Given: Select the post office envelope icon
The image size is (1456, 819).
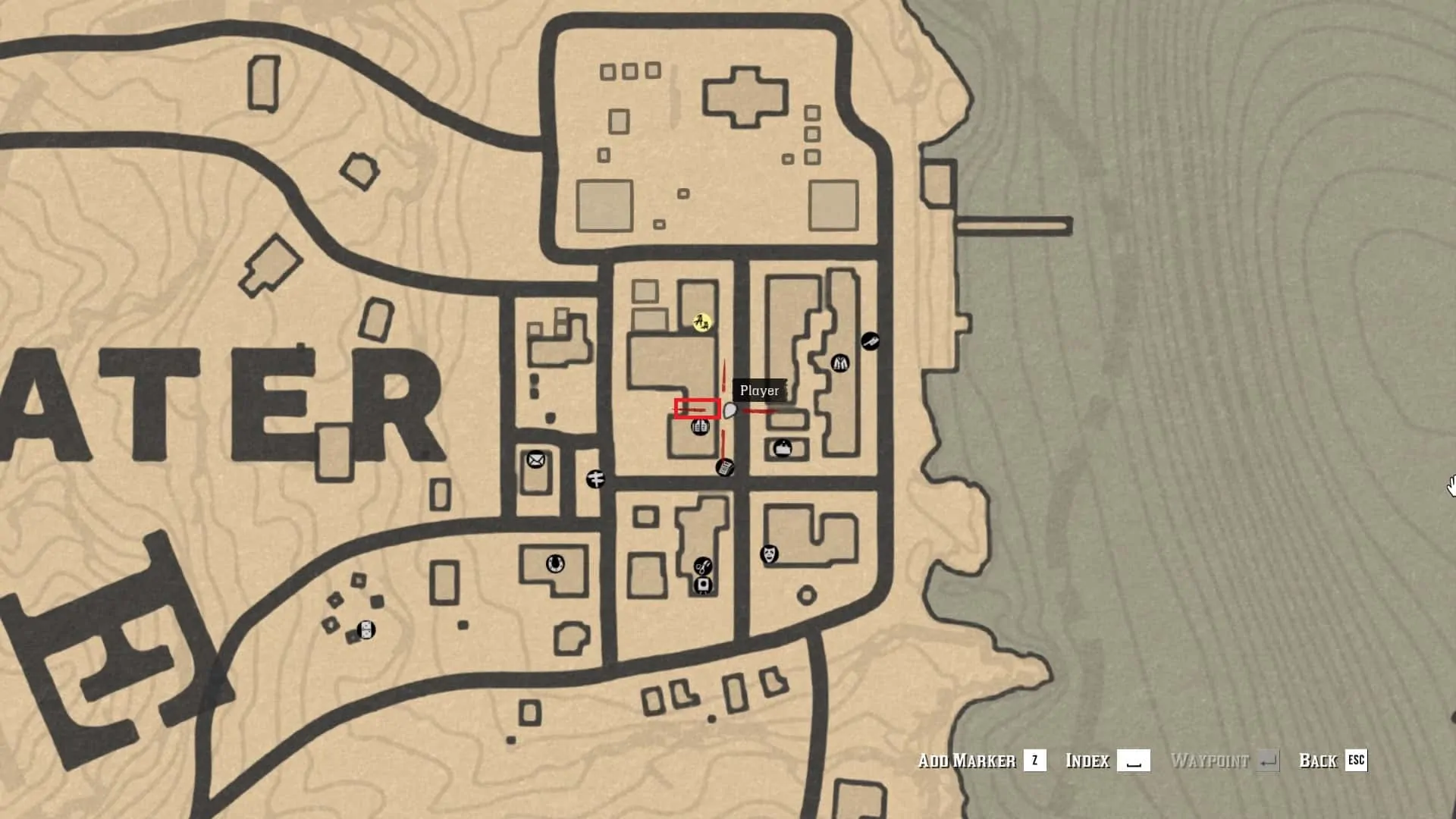Looking at the screenshot, I should (535, 460).
